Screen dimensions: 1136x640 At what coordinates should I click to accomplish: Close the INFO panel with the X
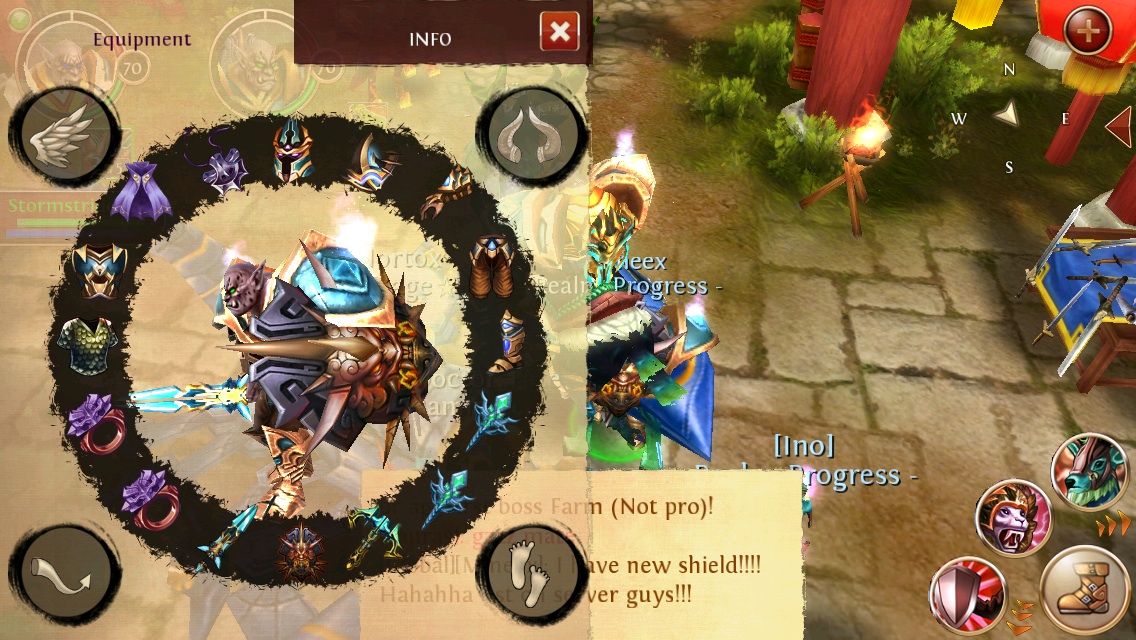(559, 33)
